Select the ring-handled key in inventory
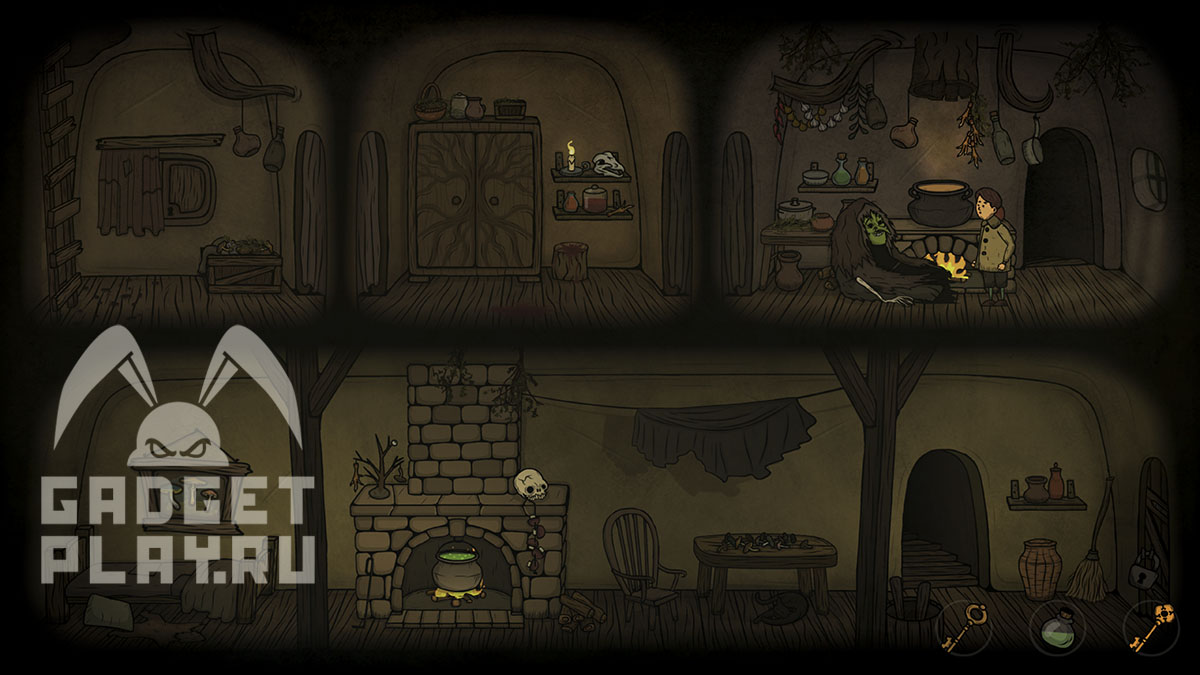Image resolution: width=1200 pixels, height=675 pixels. [965, 626]
